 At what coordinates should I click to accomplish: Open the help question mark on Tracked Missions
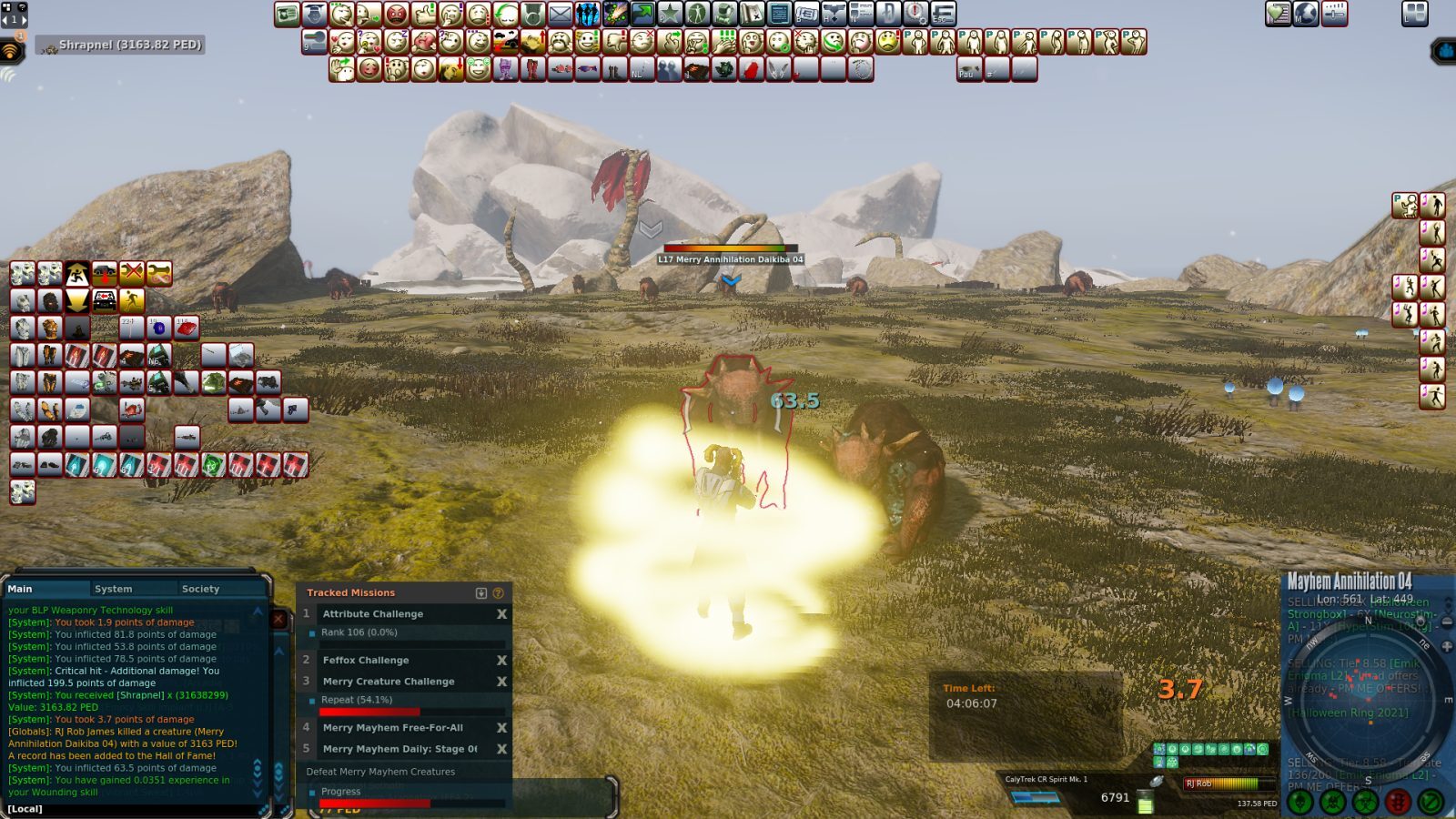point(498,591)
